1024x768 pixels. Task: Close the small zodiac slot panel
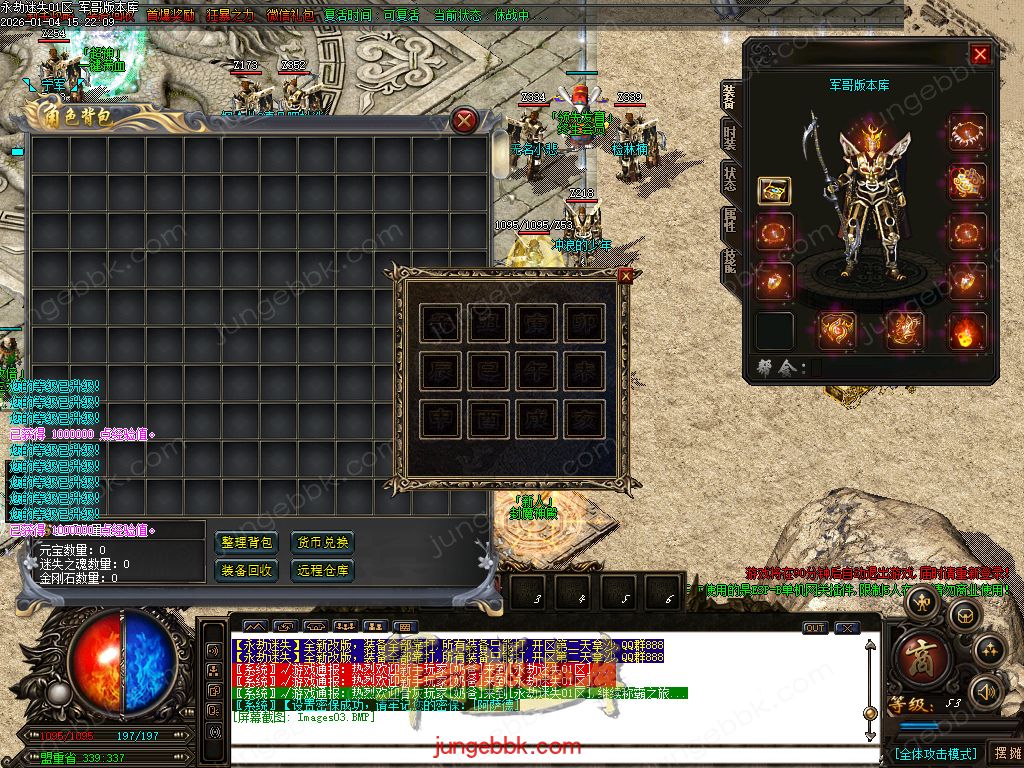(626, 275)
